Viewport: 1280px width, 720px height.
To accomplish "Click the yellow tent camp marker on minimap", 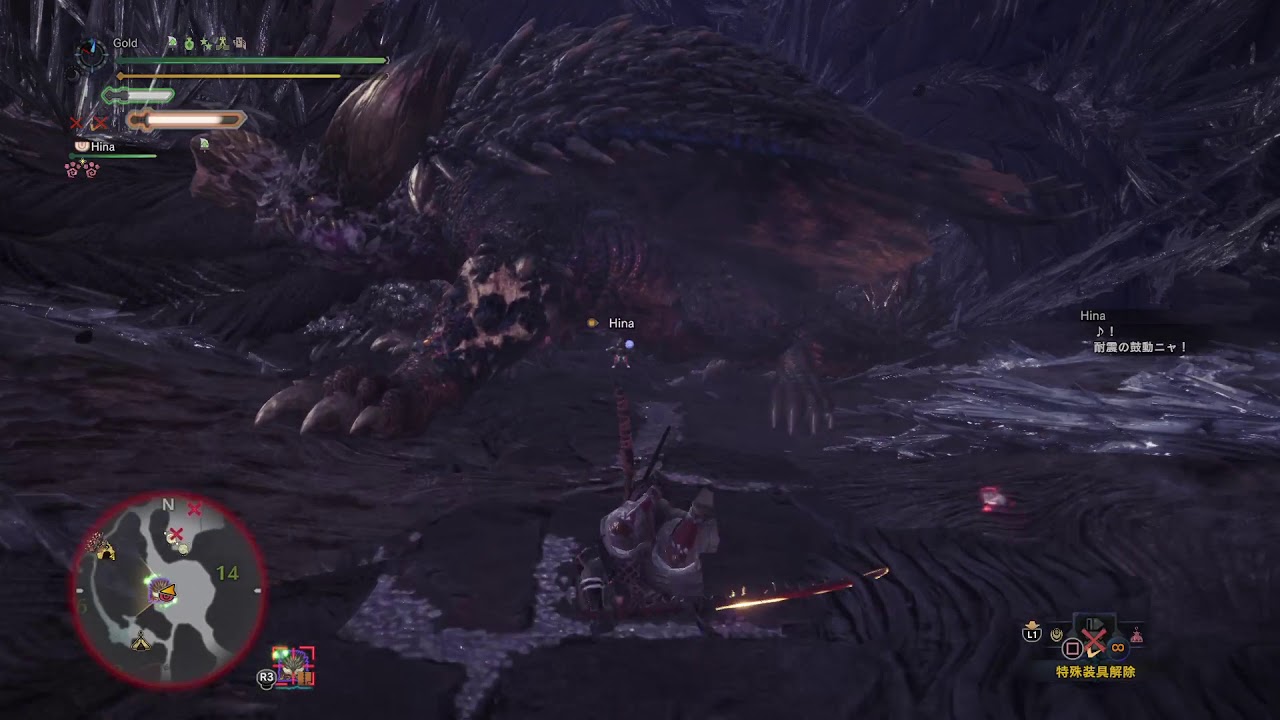I will (x=142, y=642).
